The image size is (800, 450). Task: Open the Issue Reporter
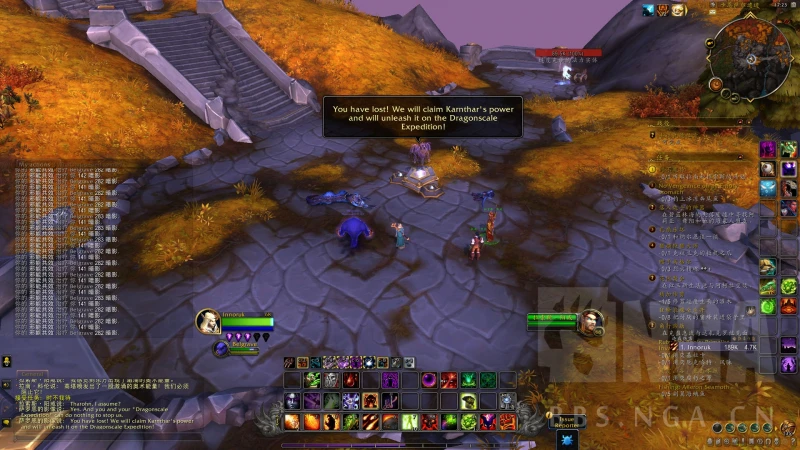[x=566, y=420]
